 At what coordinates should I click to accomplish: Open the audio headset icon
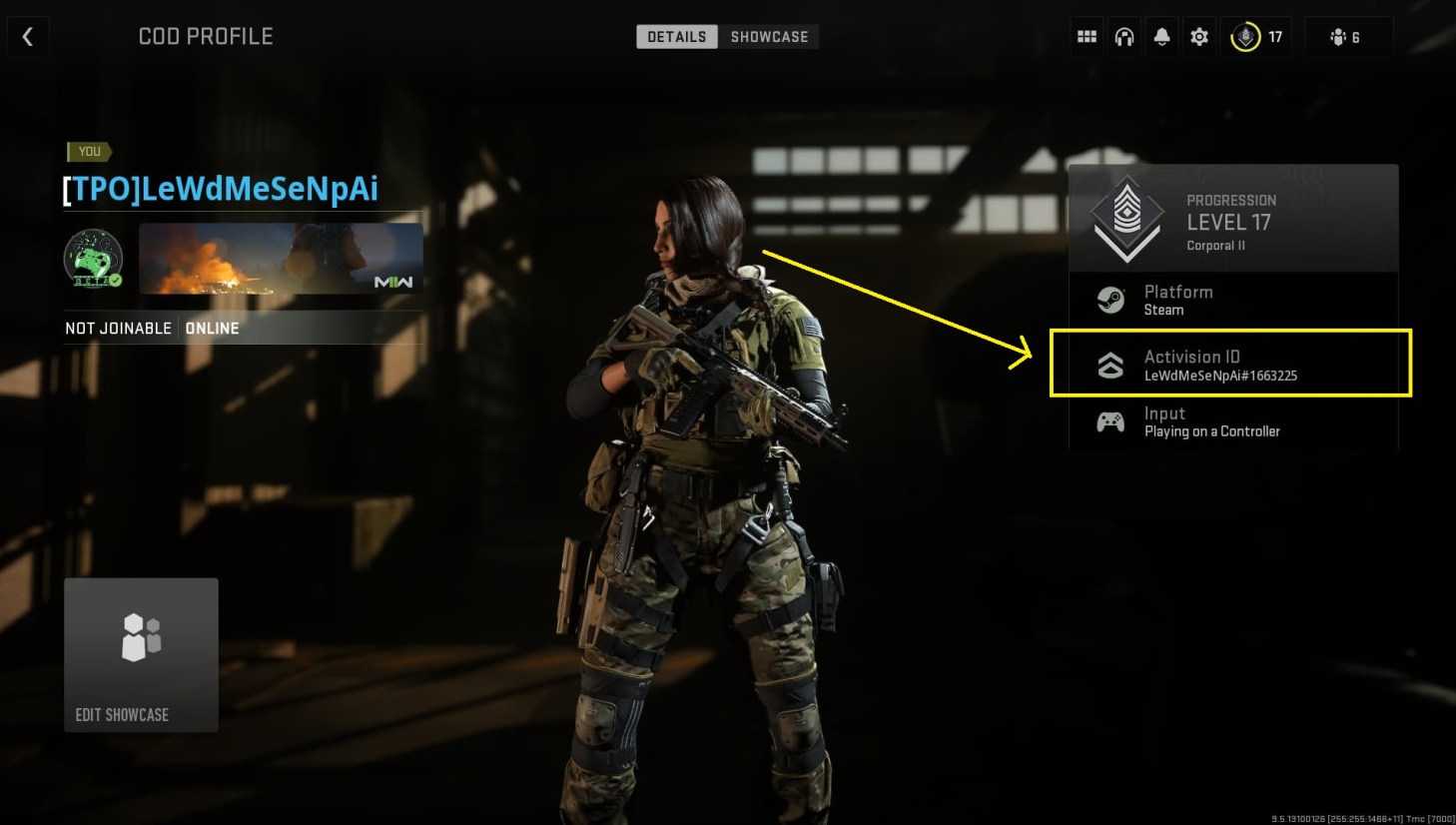click(x=1123, y=35)
